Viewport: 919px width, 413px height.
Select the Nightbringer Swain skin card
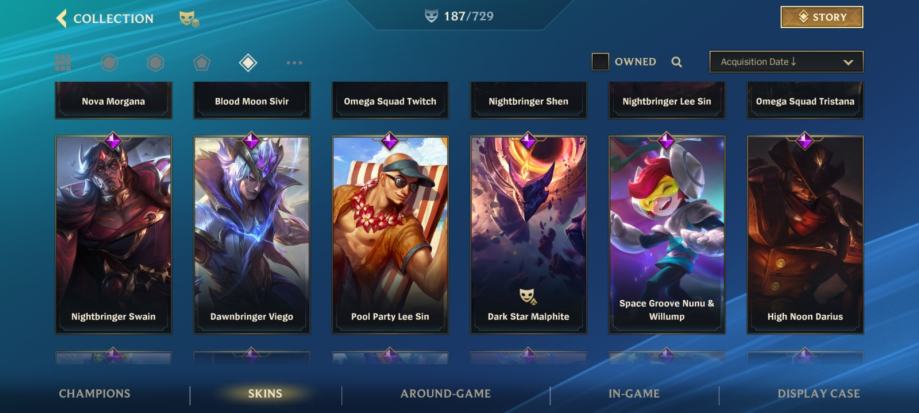[x=113, y=234]
